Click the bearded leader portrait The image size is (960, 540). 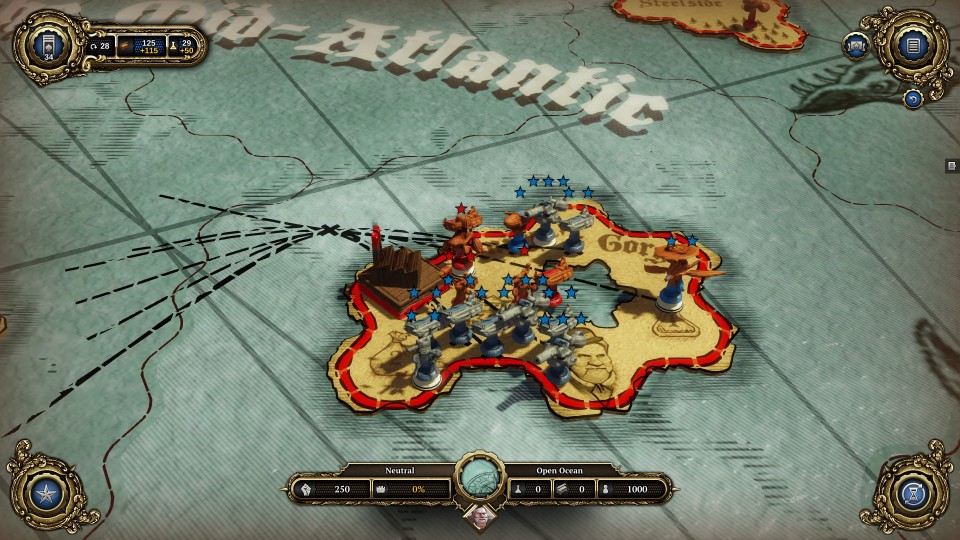click(479, 518)
